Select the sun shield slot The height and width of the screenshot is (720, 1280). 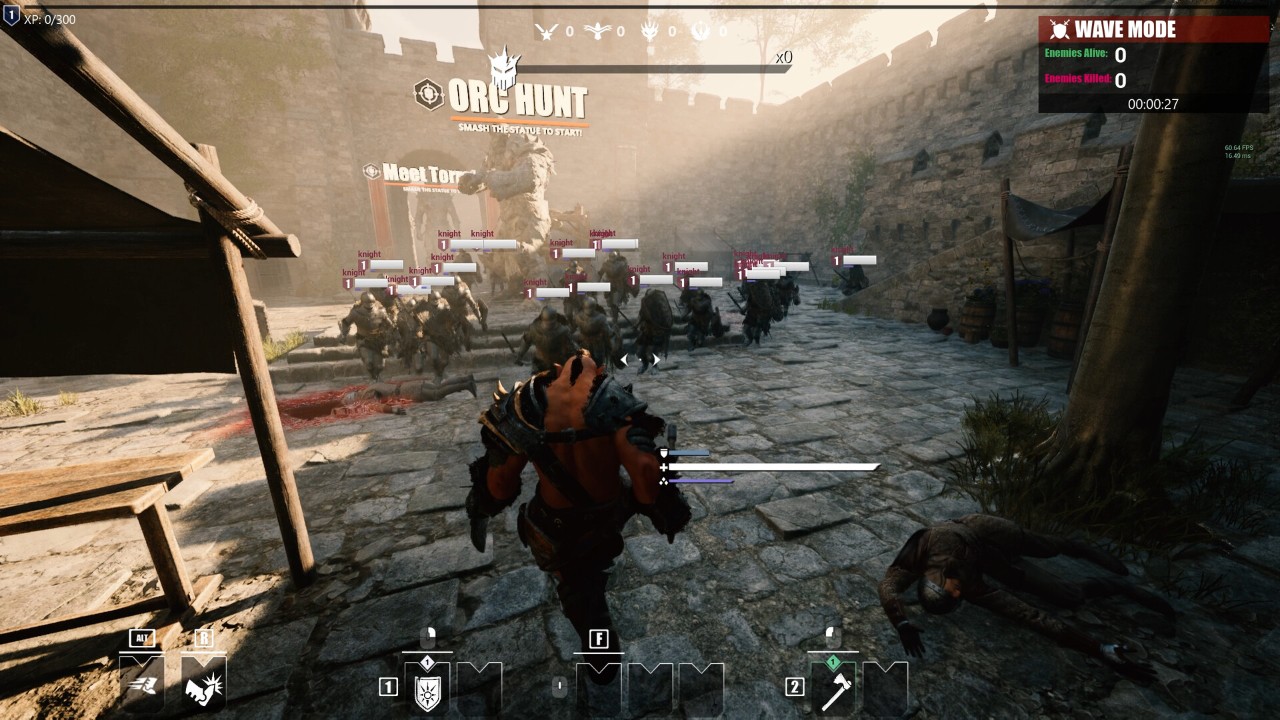(x=427, y=688)
